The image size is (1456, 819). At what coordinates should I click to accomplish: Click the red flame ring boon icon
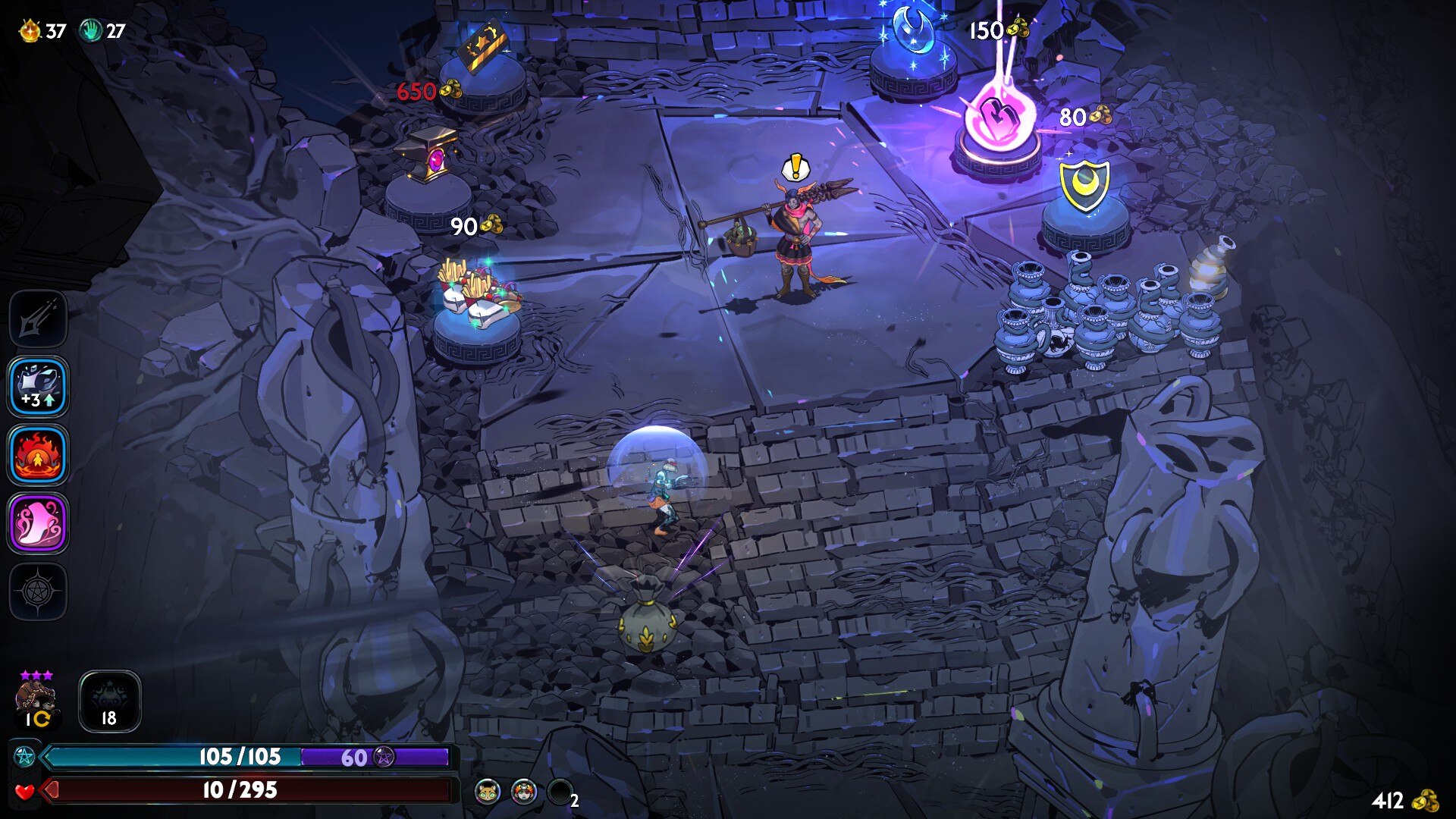point(38,455)
